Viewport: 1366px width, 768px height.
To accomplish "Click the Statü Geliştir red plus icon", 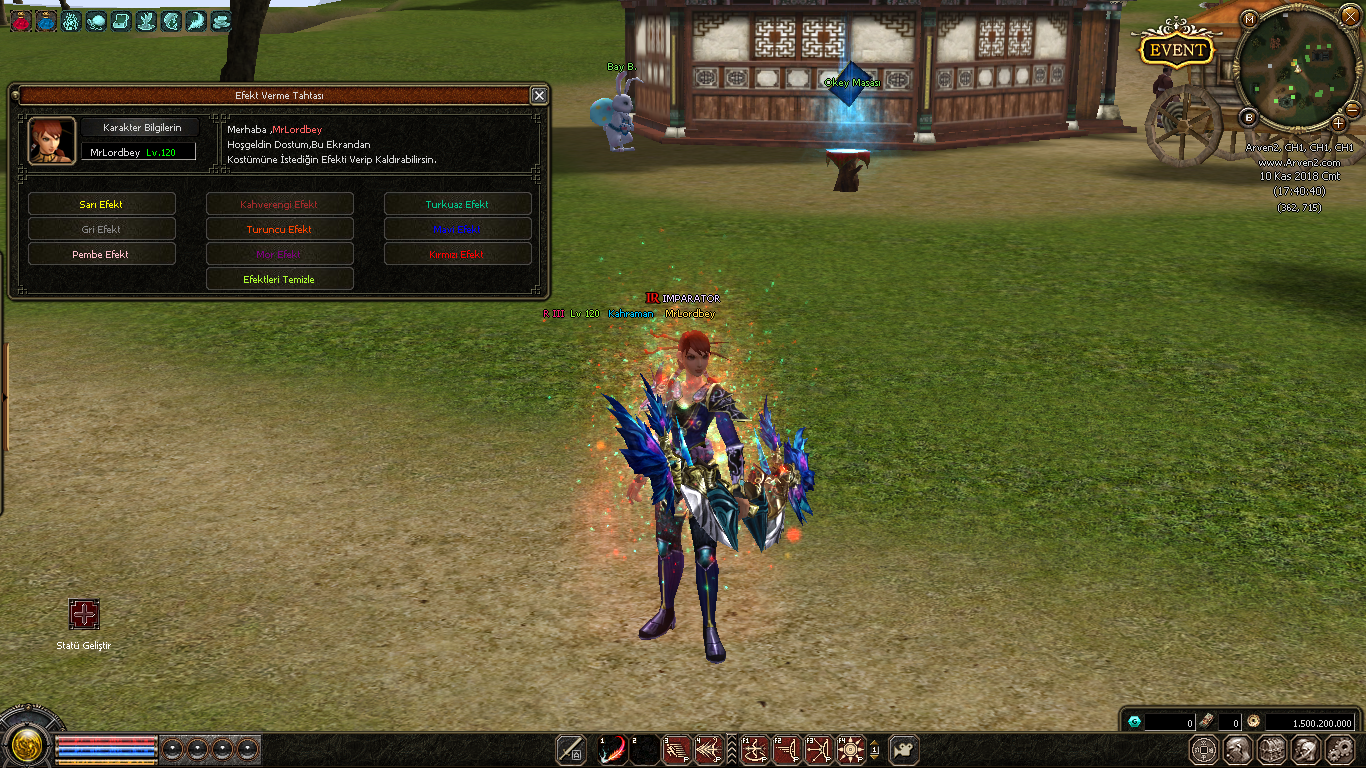I will pos(84,614).
